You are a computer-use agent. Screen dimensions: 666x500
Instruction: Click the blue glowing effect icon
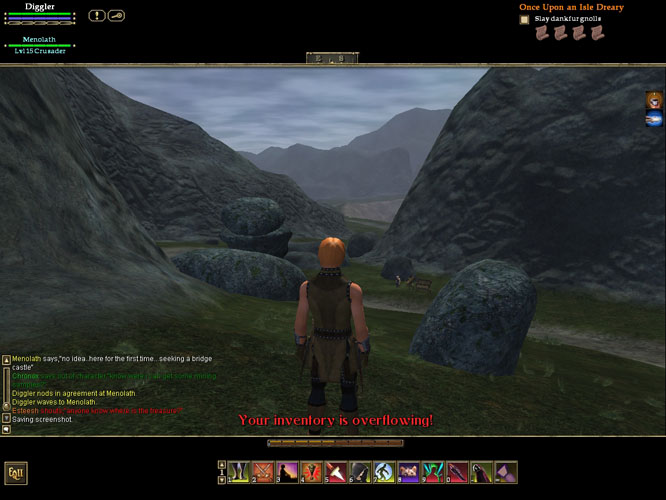(654, 119)
